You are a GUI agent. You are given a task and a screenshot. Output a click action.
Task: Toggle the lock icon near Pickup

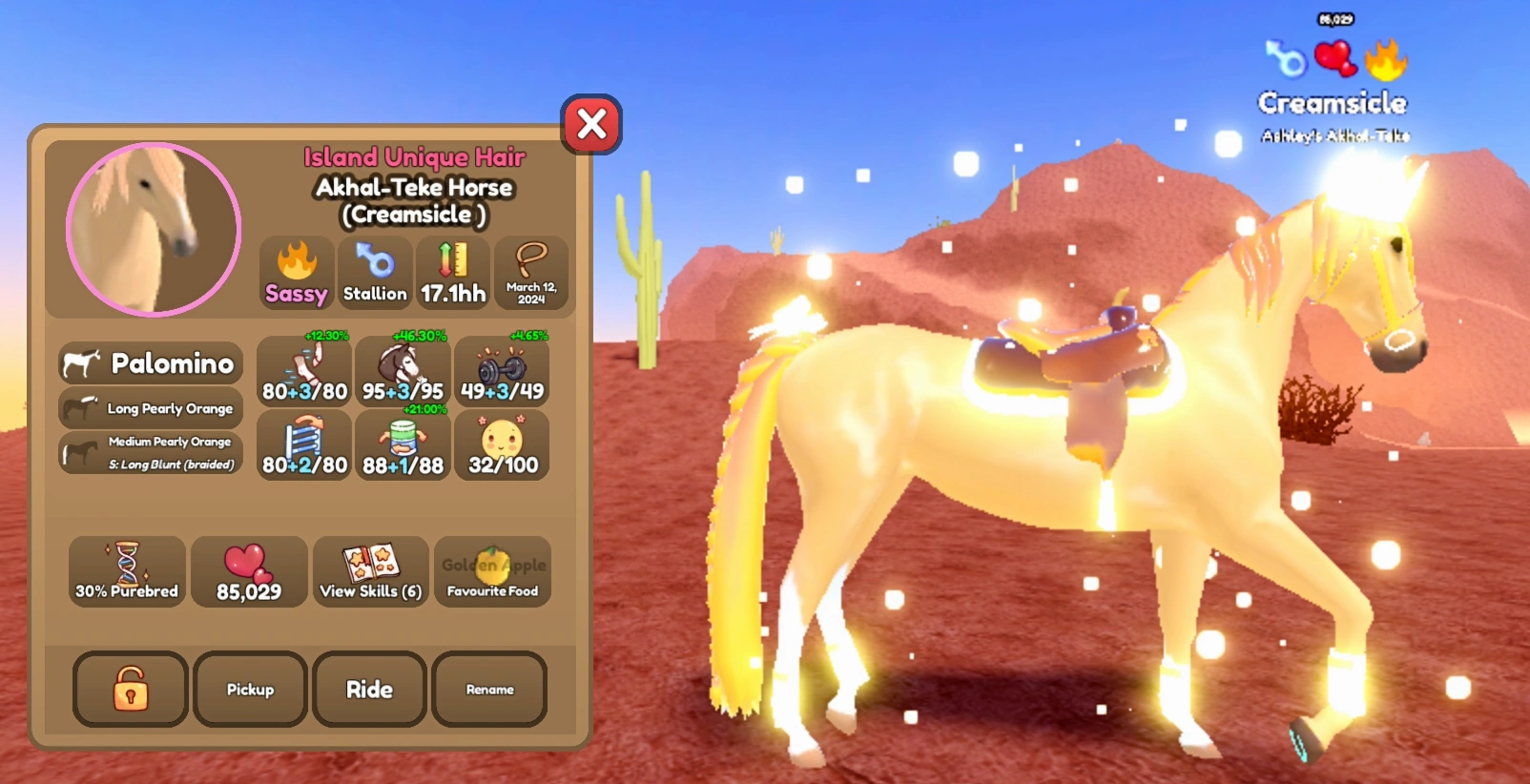tap(129, 690)
